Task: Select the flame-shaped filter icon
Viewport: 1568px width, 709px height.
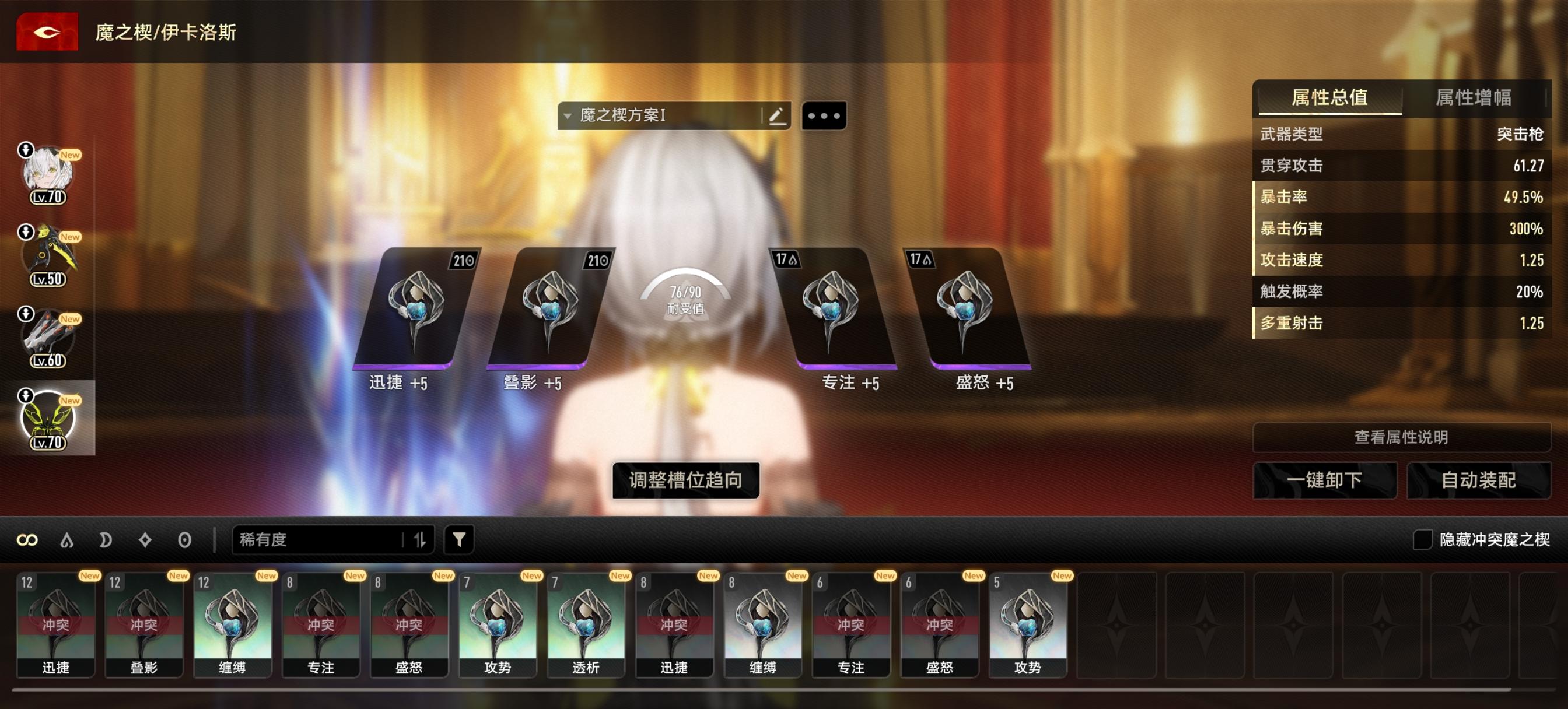Action: click(x=68, y=539)
